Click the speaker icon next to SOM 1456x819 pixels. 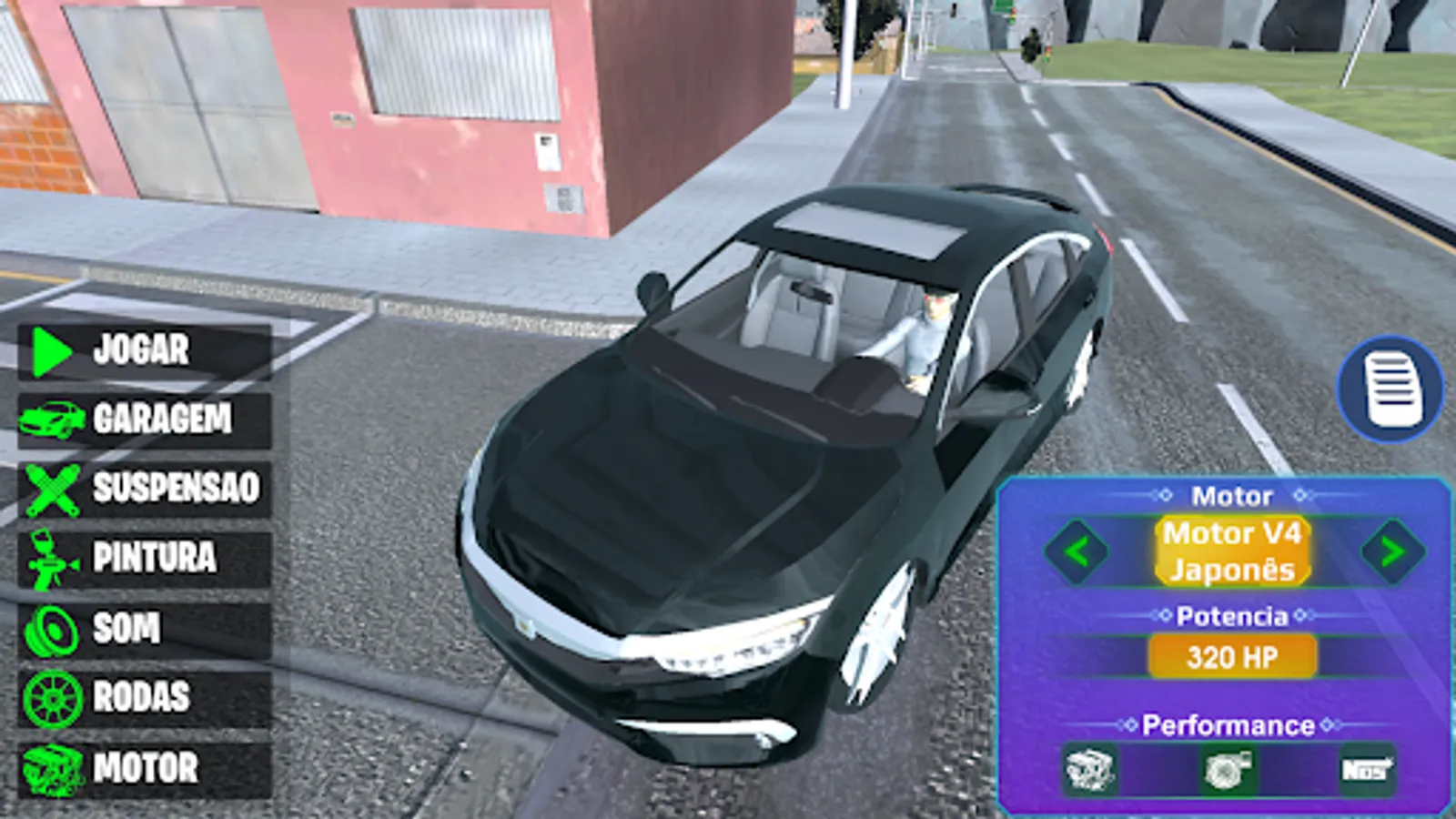coord(50,628)
